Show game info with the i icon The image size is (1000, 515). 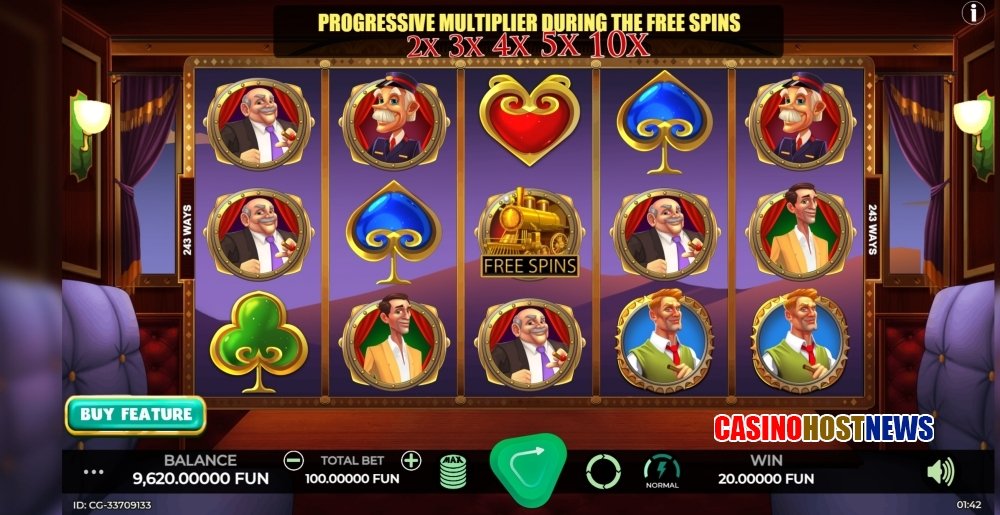click(x=972, y=12)
